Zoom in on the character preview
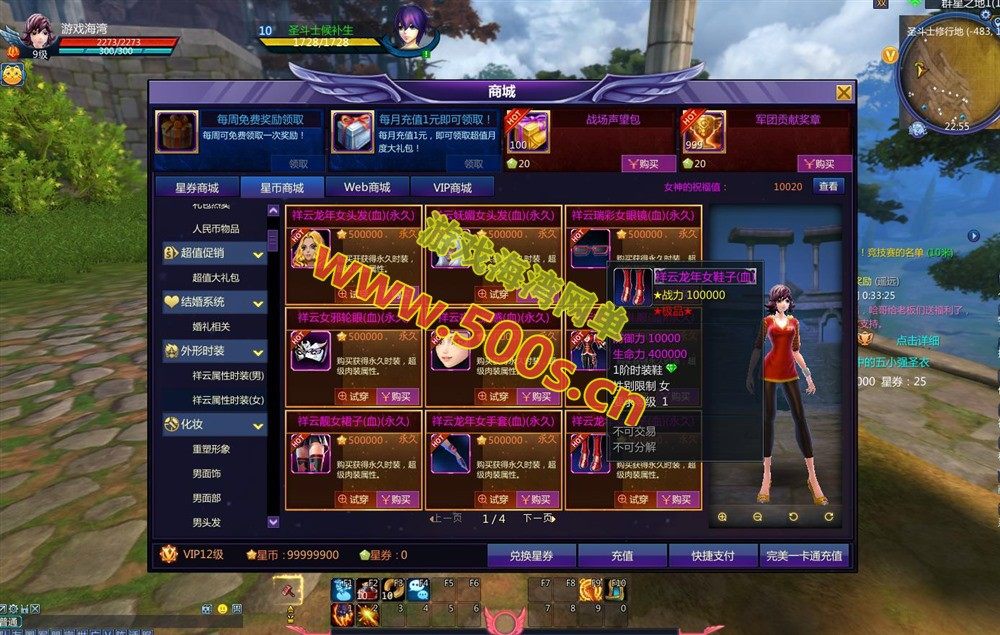The image size is (1000, 635). 722,517
